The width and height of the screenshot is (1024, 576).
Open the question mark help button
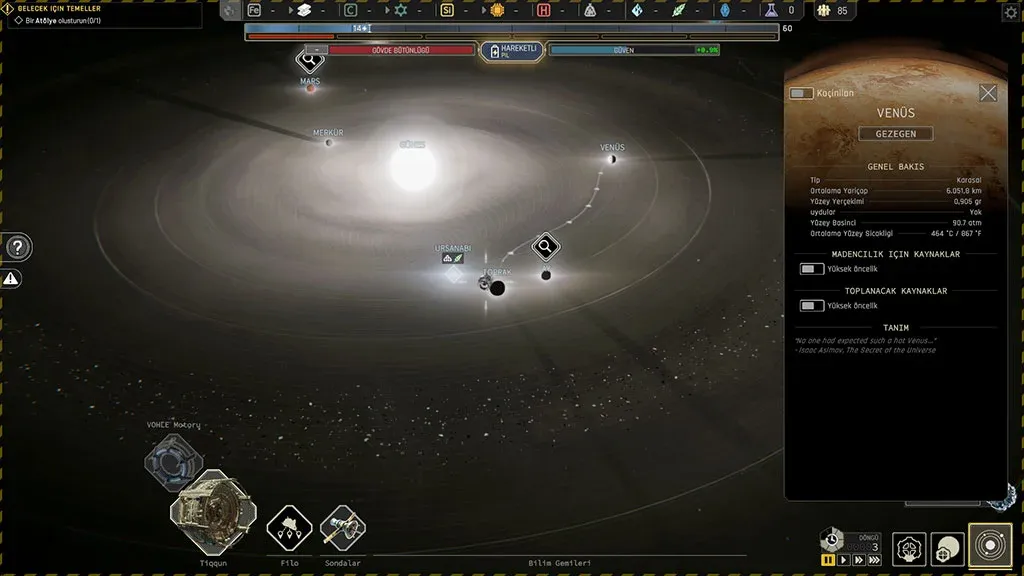click(x=18, y=247)
